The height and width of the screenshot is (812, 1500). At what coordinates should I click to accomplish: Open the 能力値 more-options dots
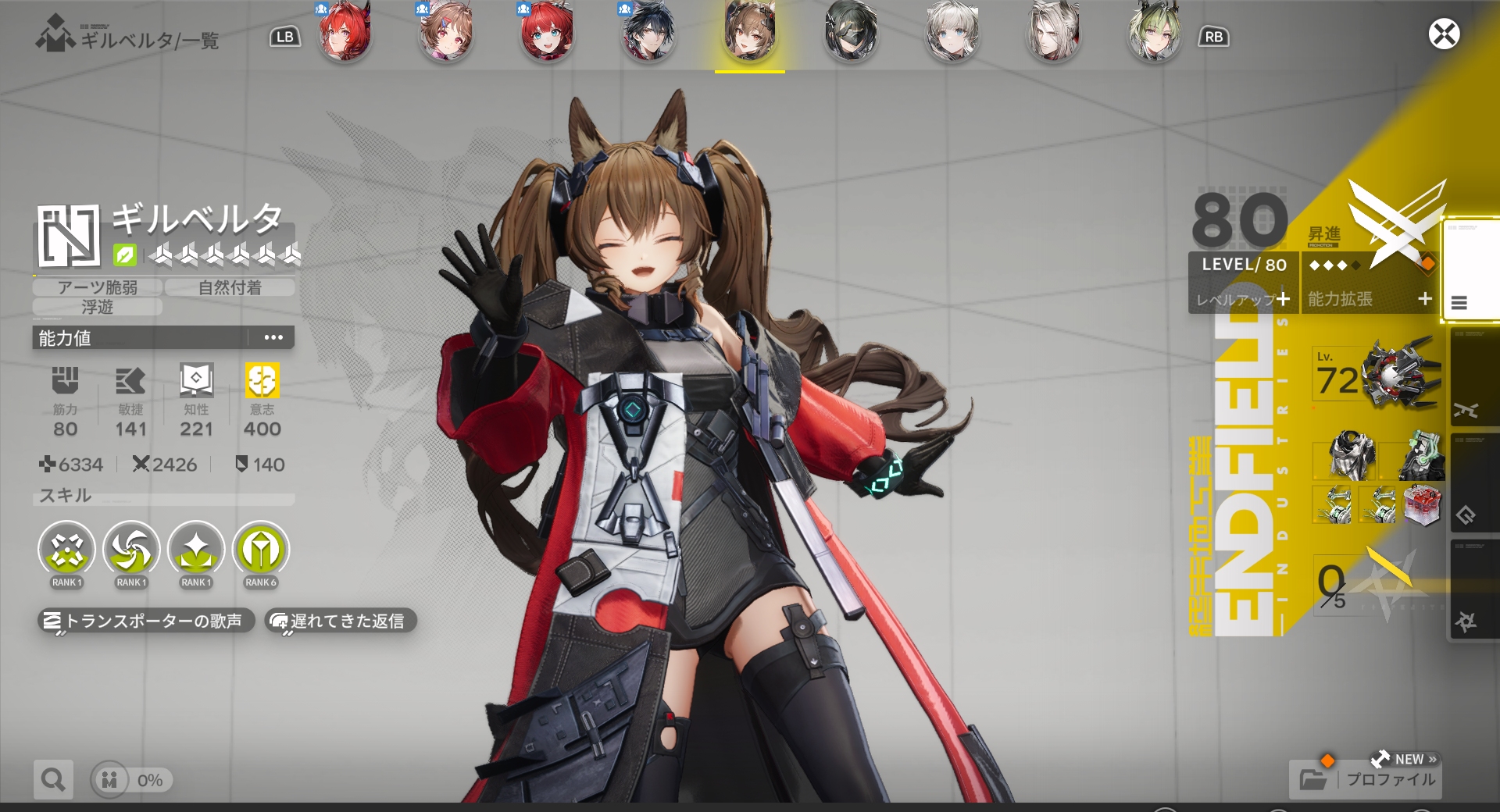coord(273,337)
